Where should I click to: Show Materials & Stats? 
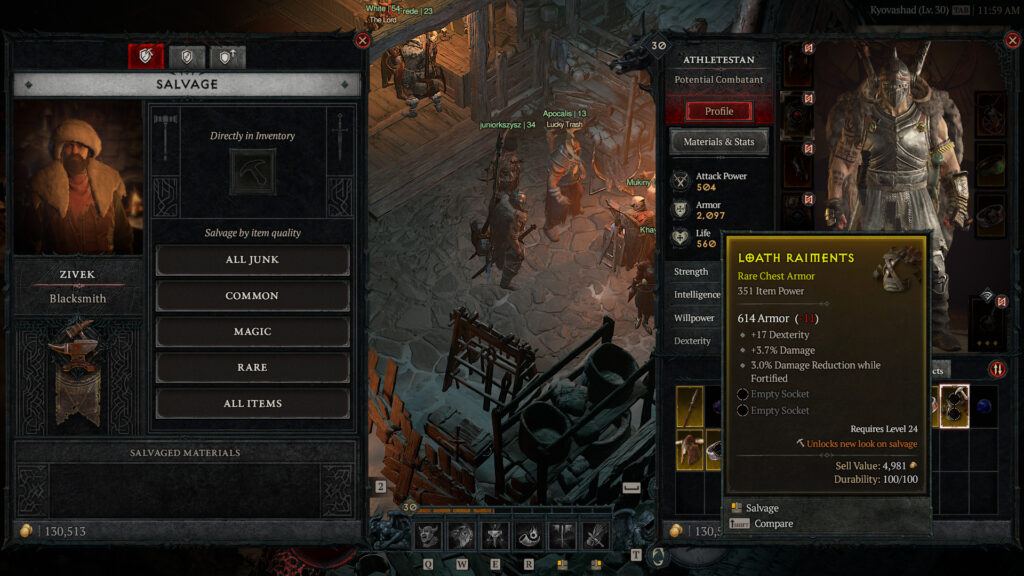719,142
